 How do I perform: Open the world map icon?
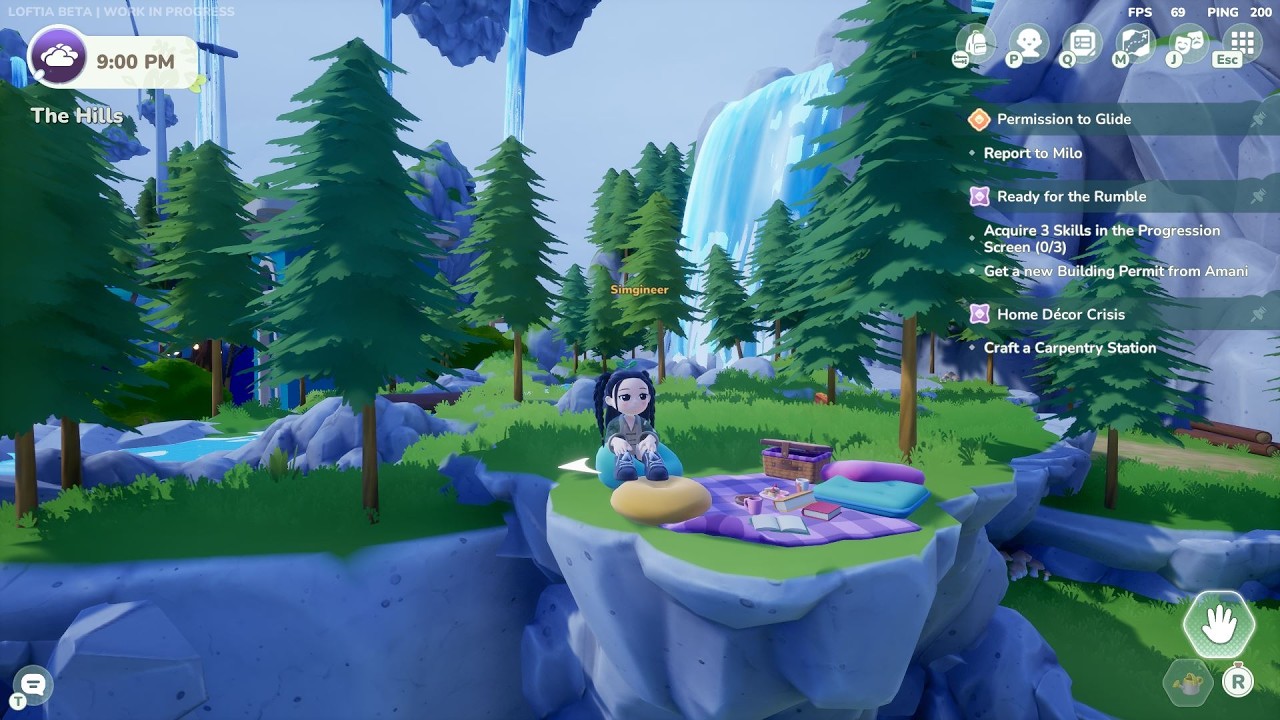click(x=1135, y=43)
